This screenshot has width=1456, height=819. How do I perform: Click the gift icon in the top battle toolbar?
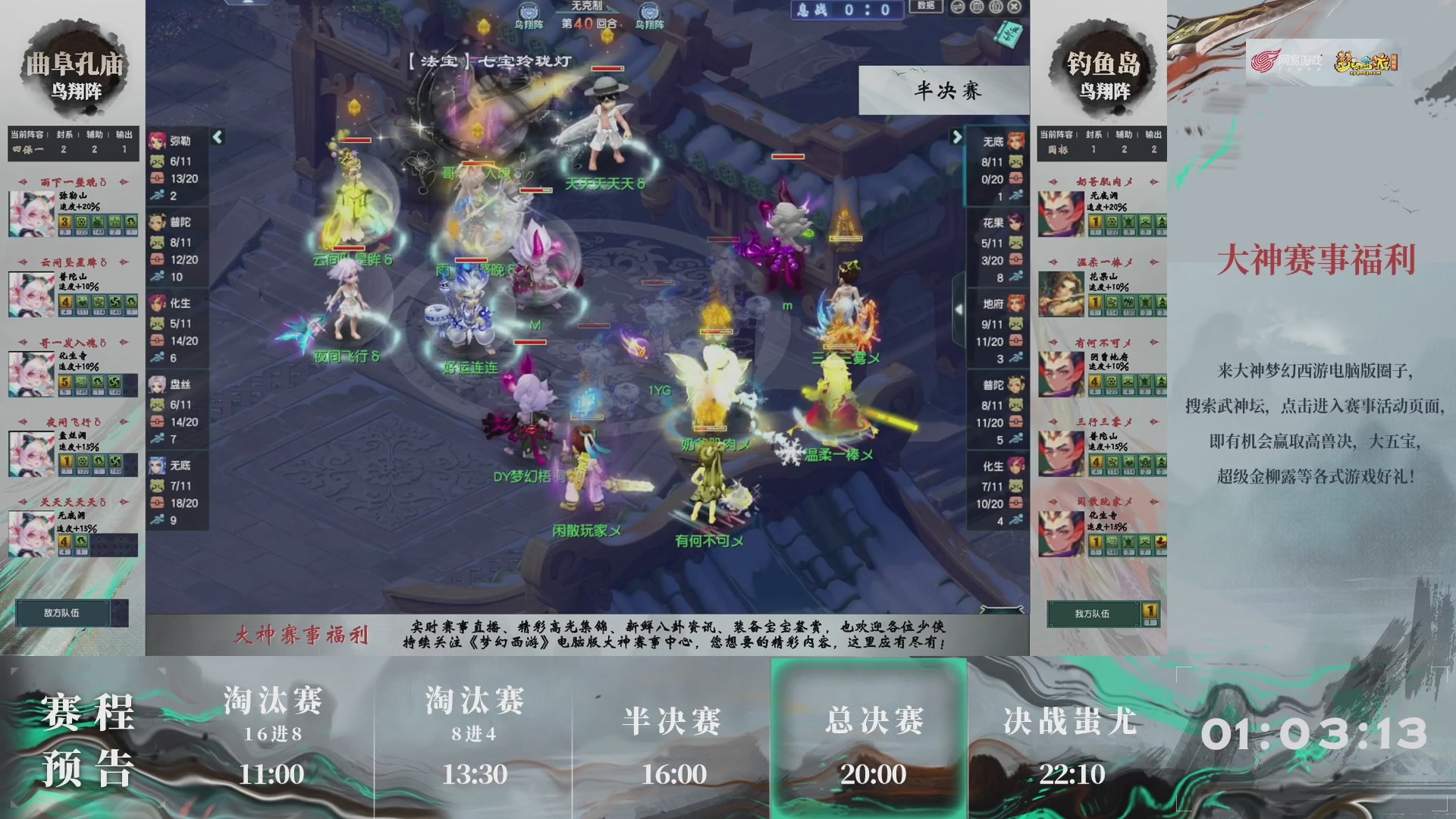(995, 6)
